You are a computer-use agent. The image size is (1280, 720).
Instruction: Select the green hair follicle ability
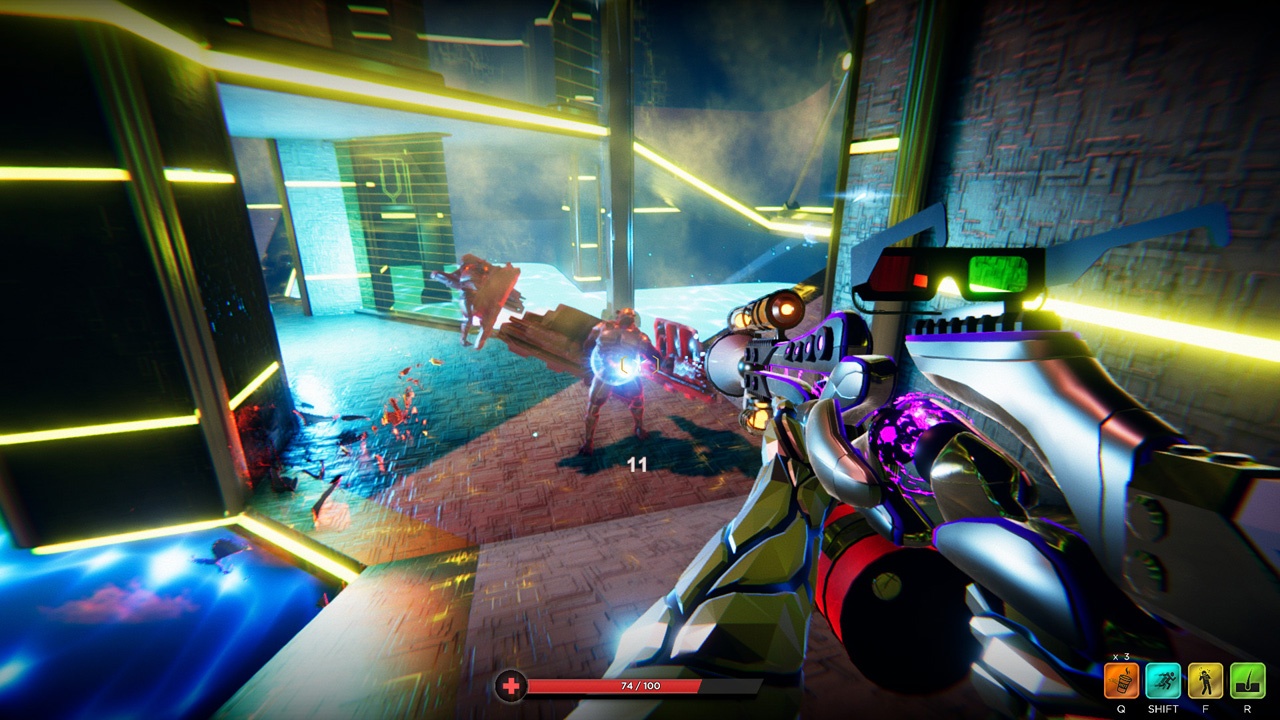(x=1247, y=681)
